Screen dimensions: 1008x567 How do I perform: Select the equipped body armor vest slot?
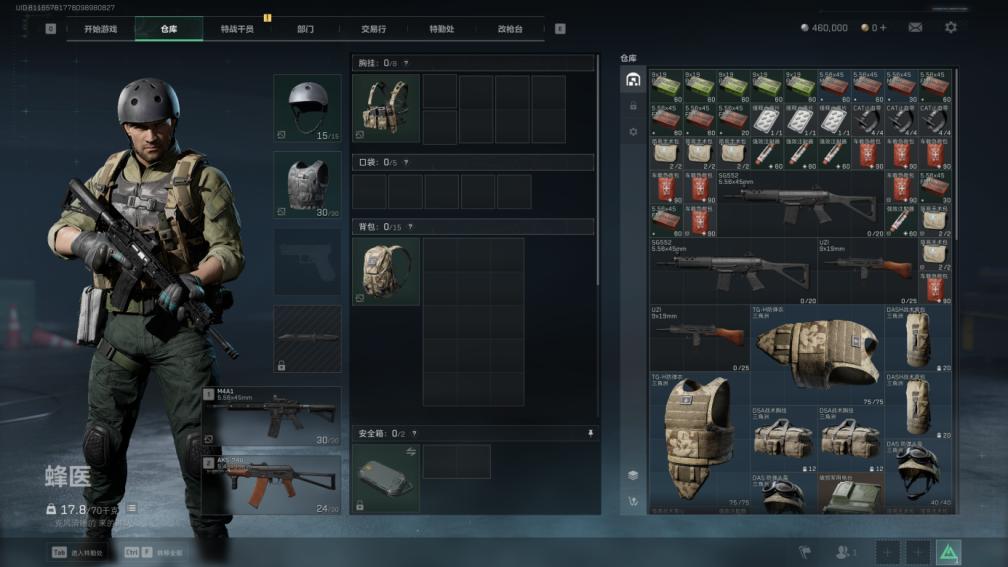pos(307,184)
